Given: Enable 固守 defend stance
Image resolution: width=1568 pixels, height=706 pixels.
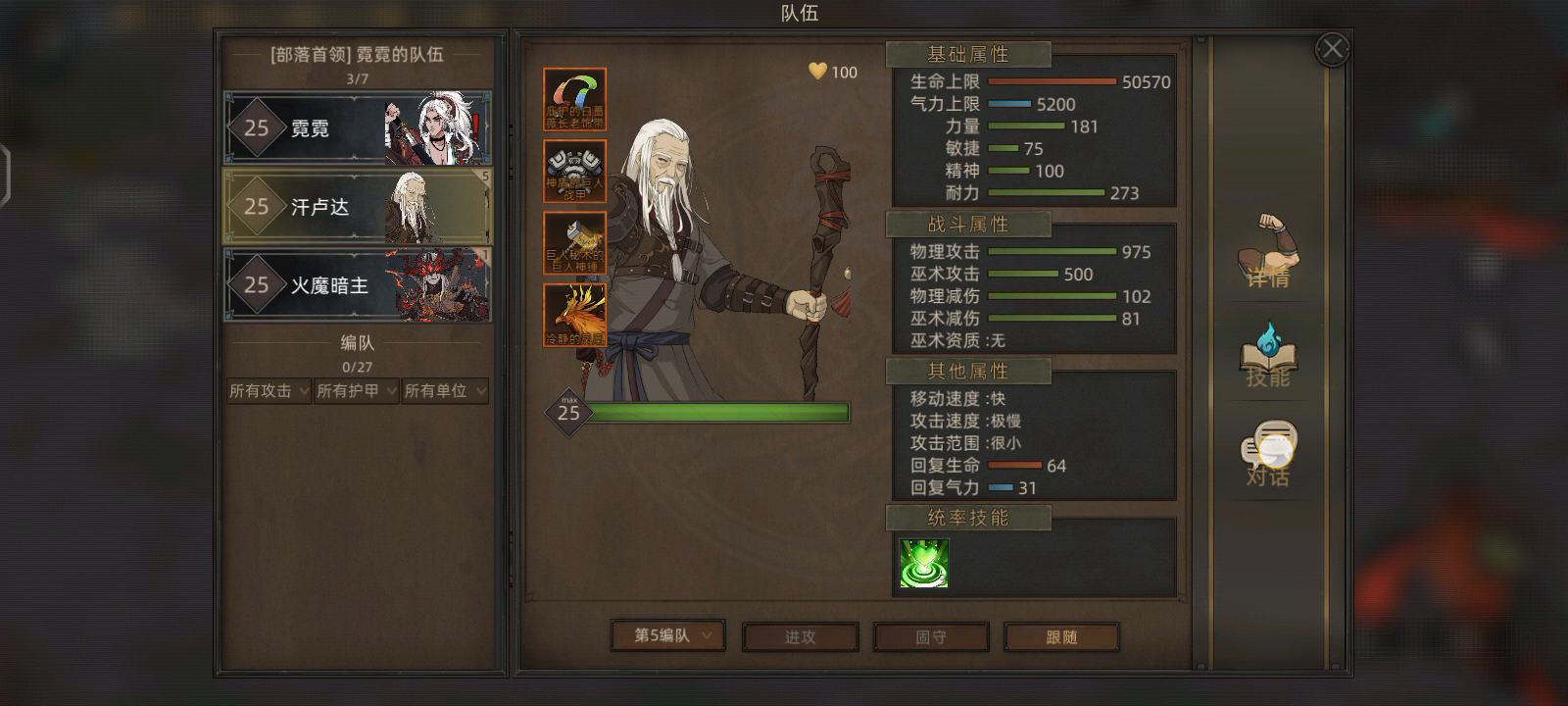Looking at the screenshot, I should click(x=931, y=636).
